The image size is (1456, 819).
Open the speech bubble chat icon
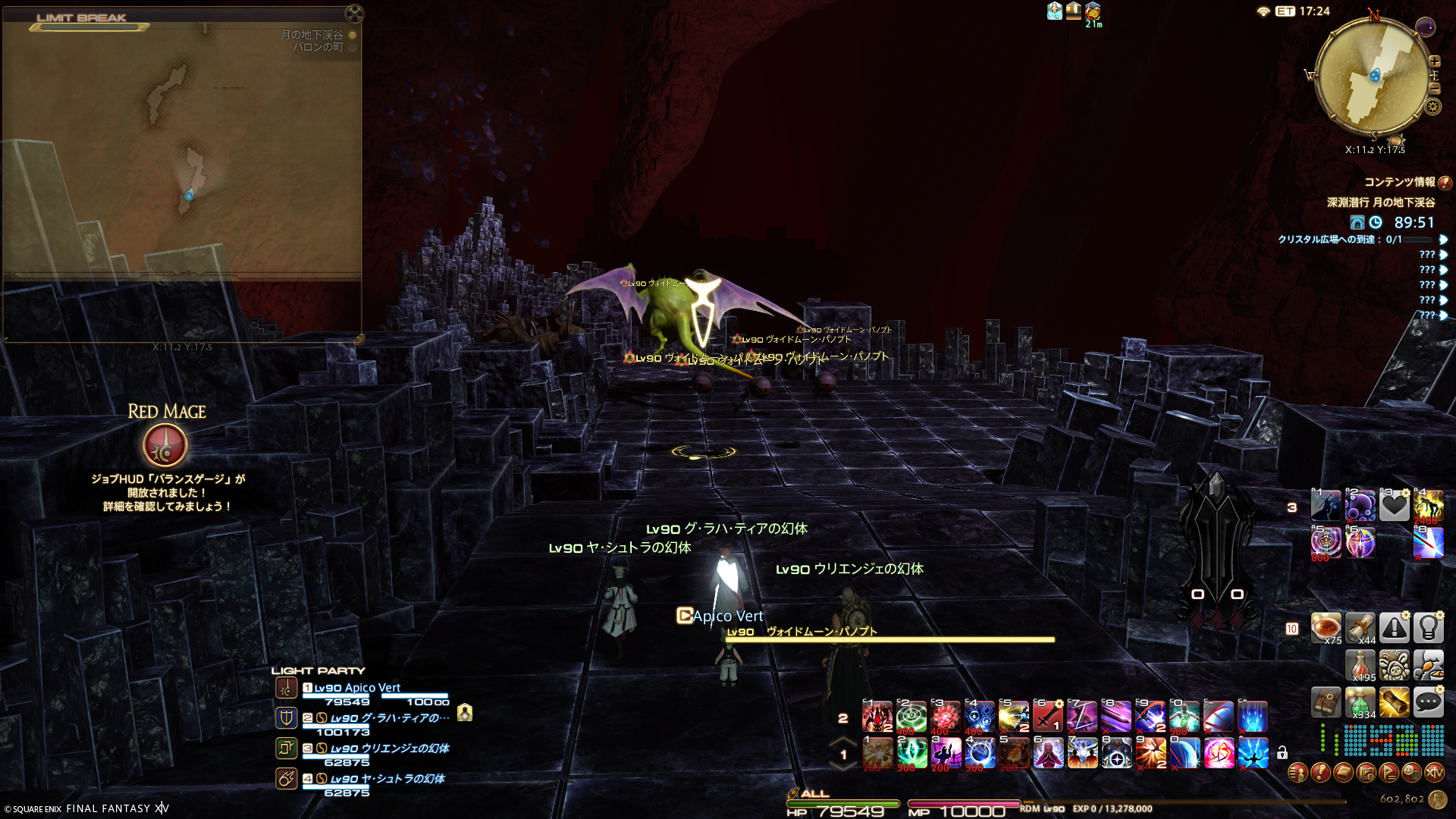(x=1428, y=703)
